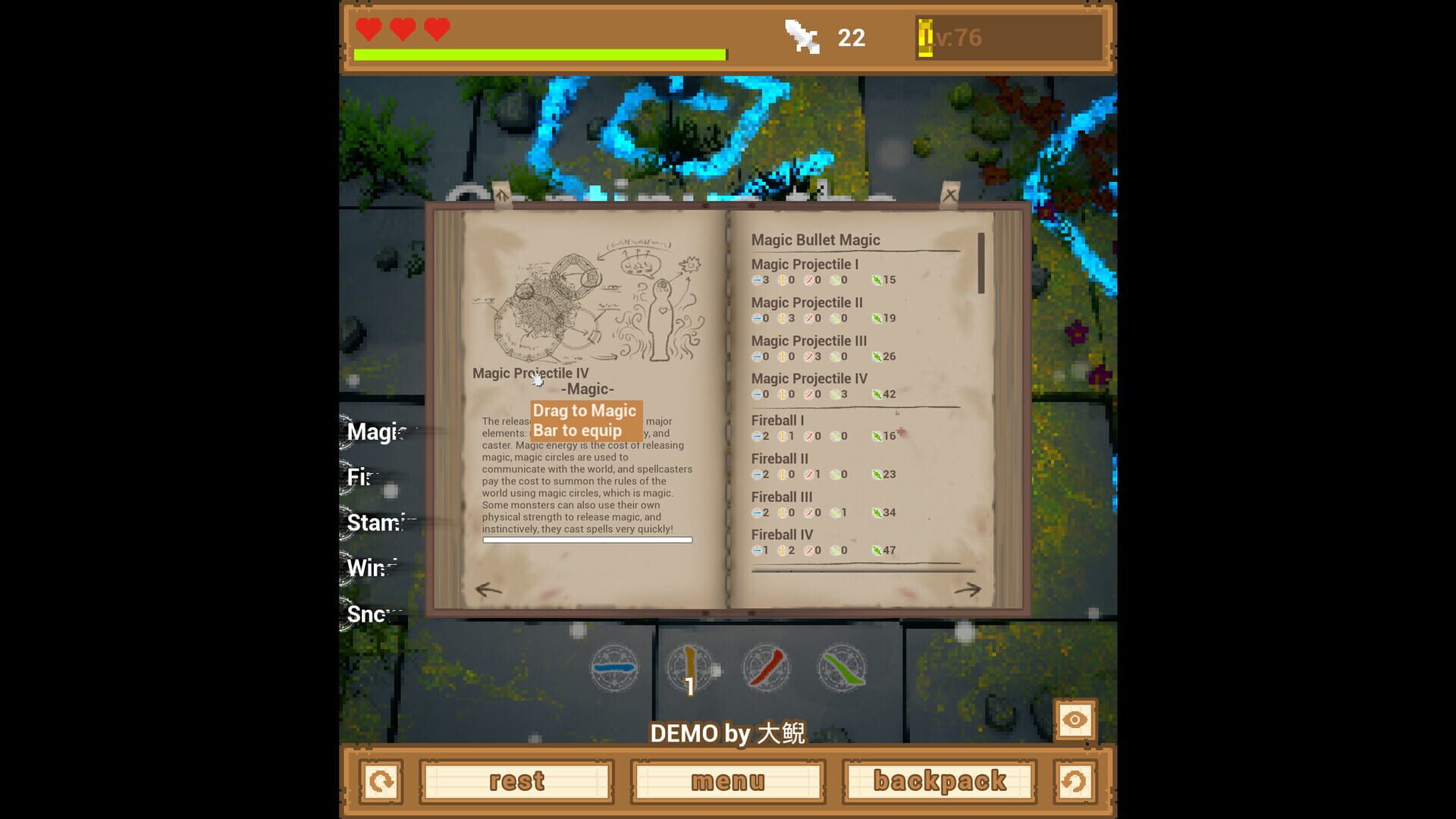
Task: Open the backpack
Action: point(940,781)
